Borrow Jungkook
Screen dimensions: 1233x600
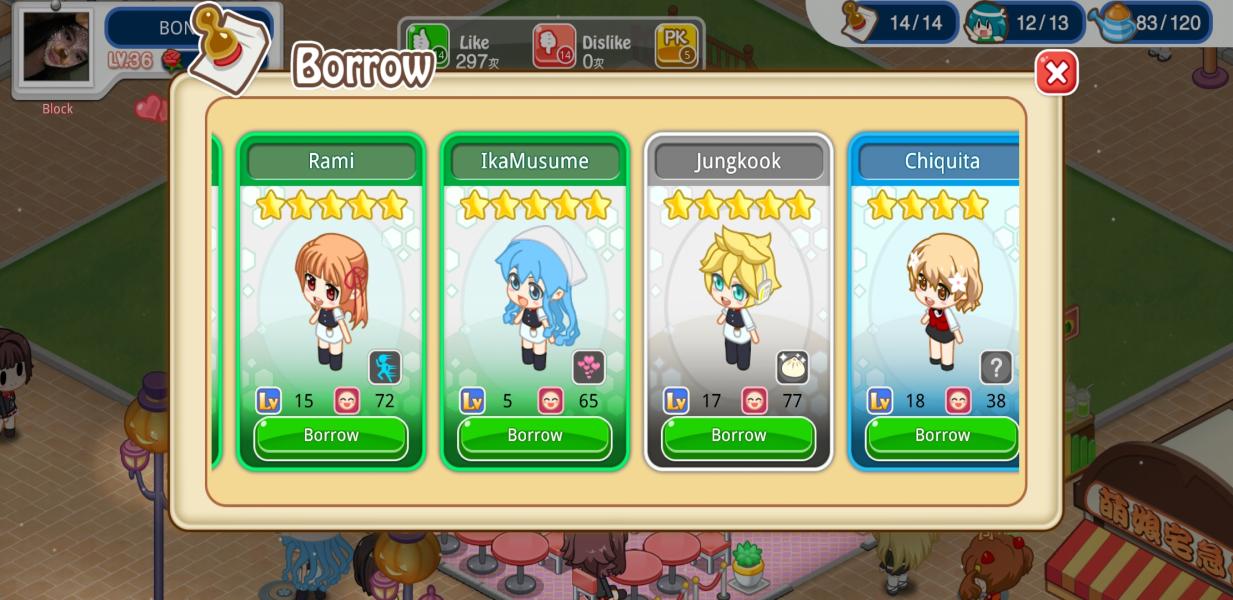pos(738,436)
